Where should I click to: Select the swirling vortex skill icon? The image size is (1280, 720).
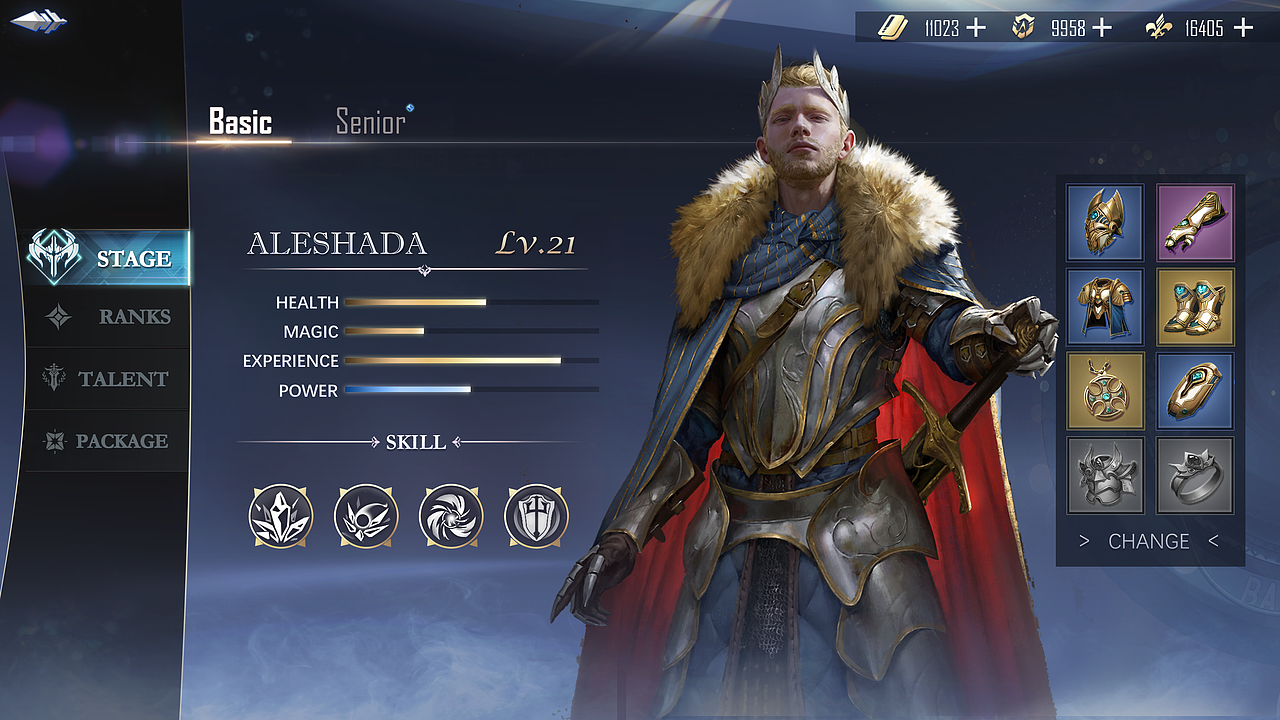tap(452, 516)
